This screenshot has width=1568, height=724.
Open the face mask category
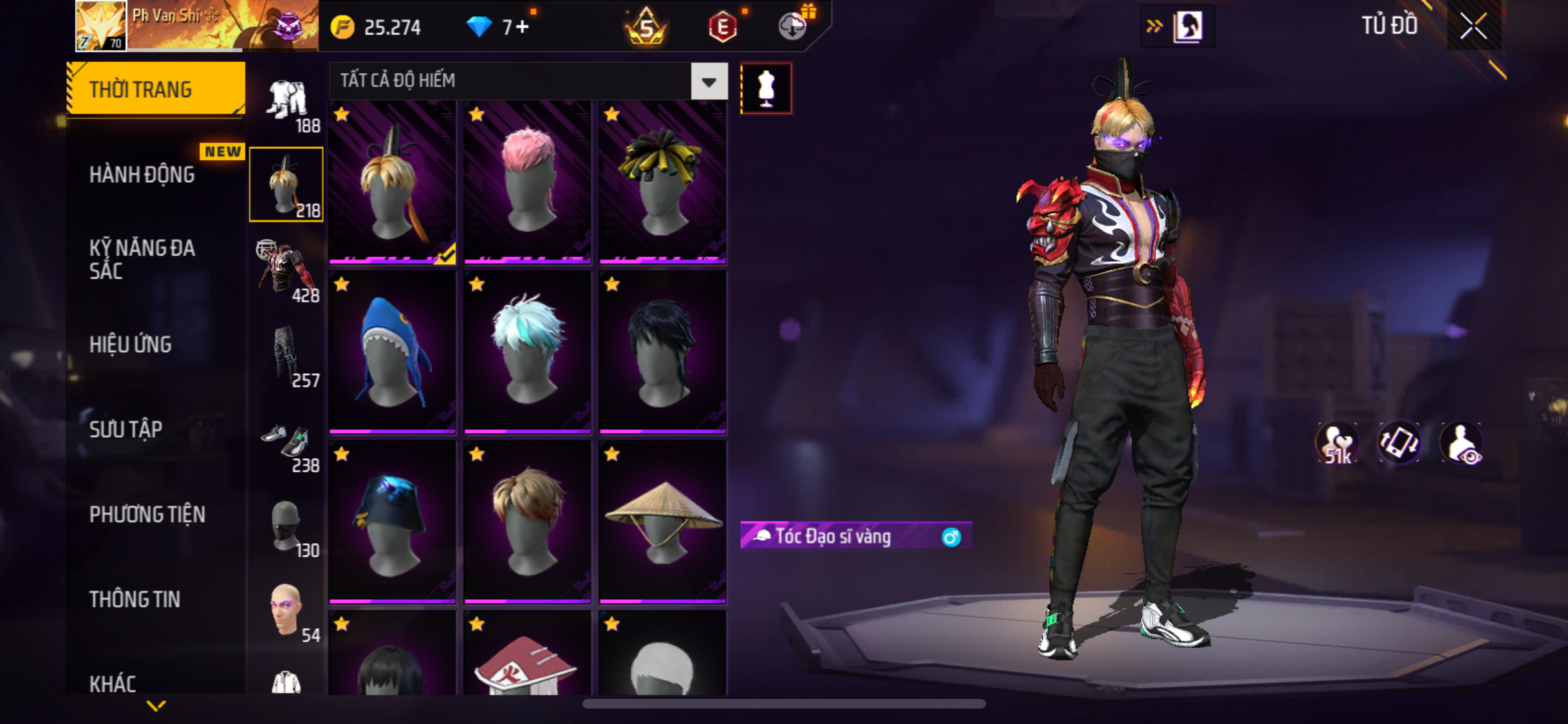coord(286,527)
